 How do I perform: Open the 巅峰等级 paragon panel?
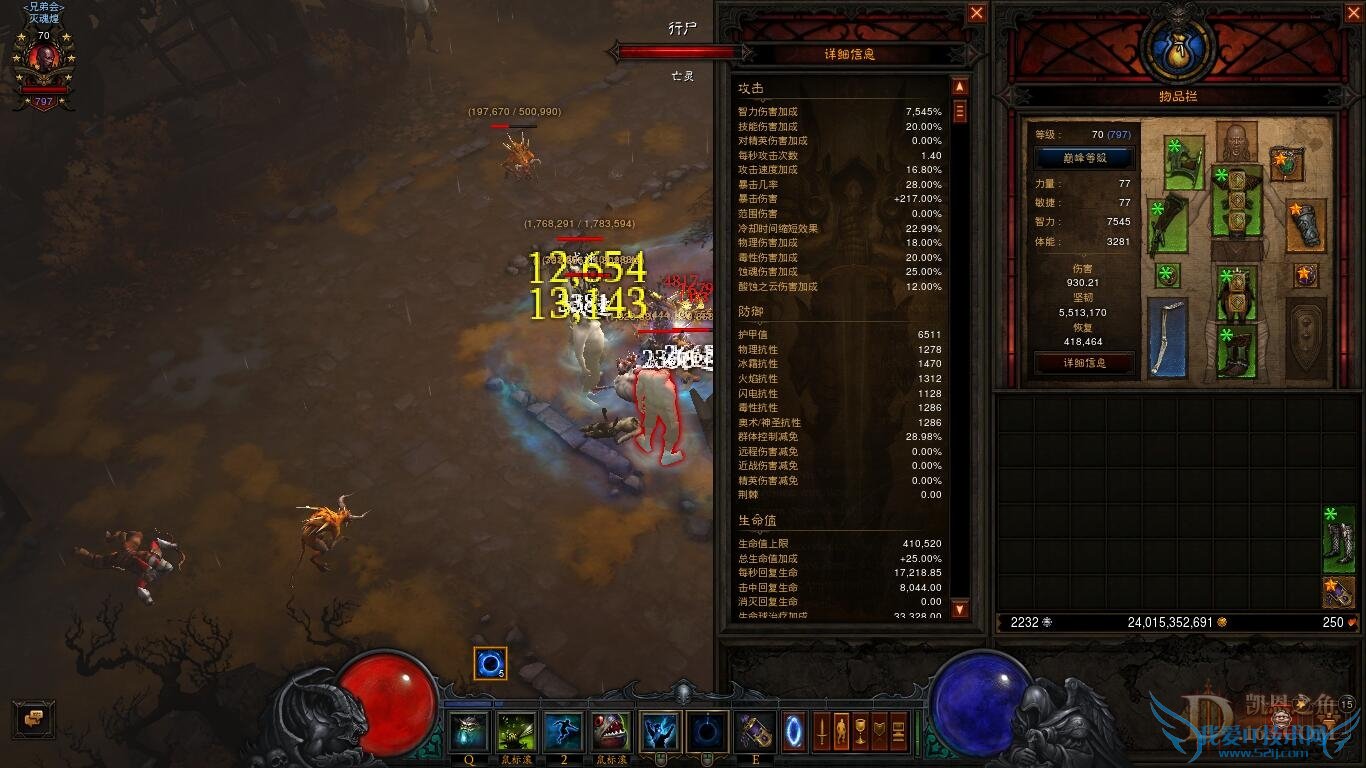click(1084, 158)
